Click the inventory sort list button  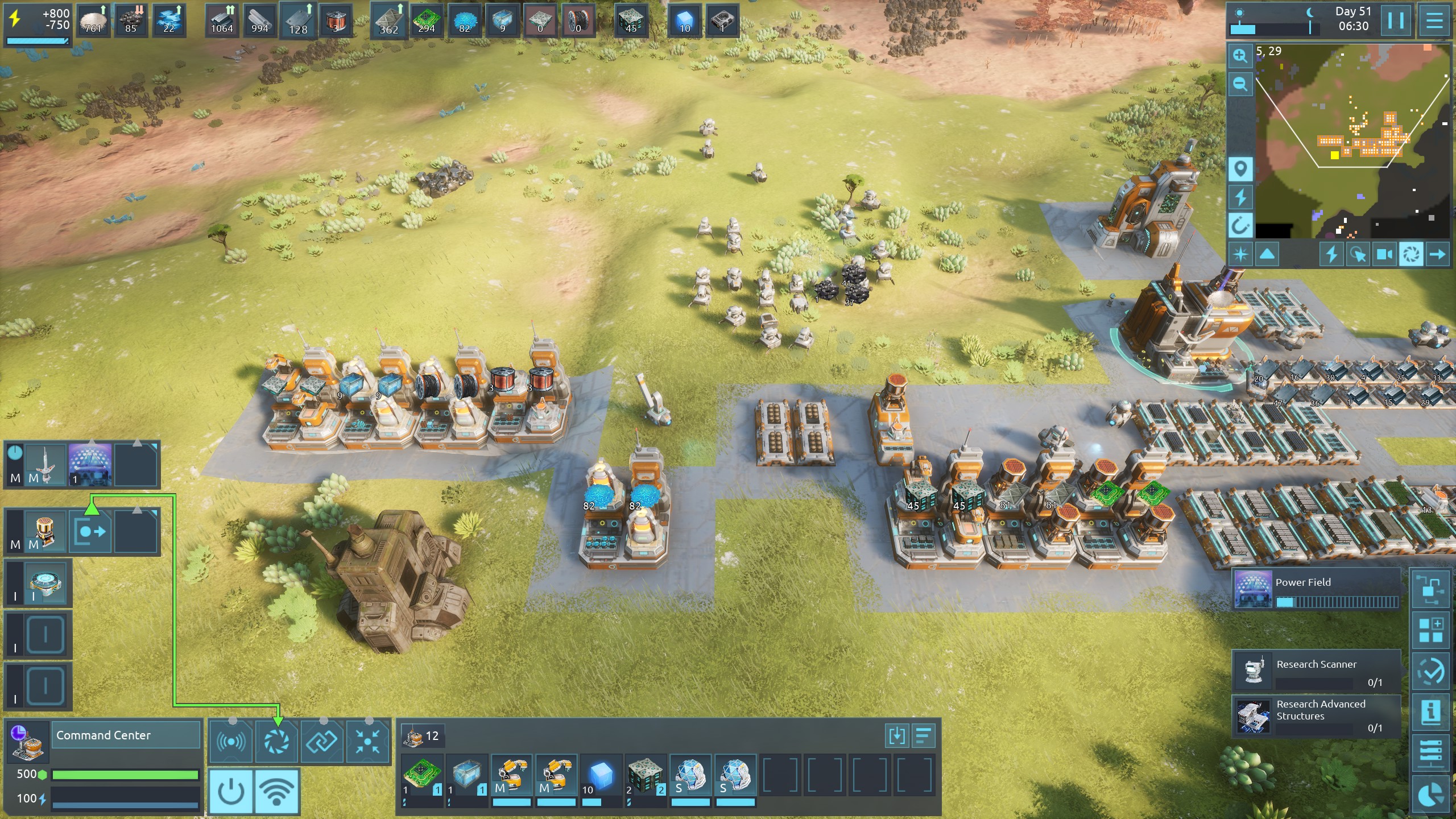click(924, 736)
